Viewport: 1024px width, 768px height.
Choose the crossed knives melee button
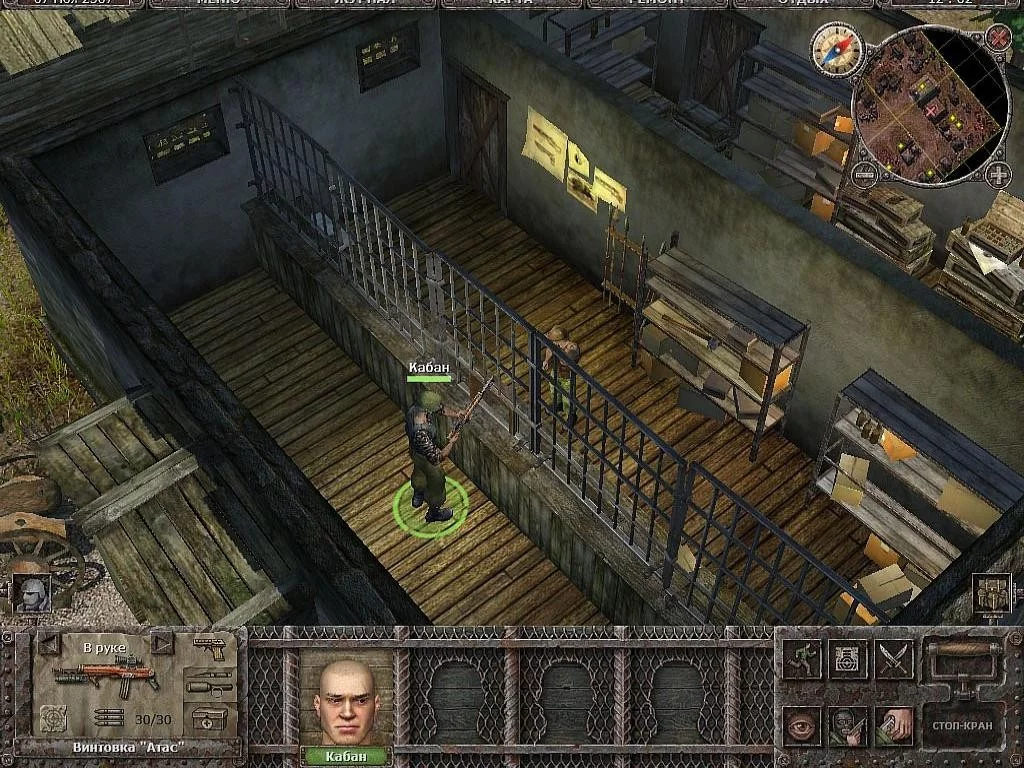895,659
